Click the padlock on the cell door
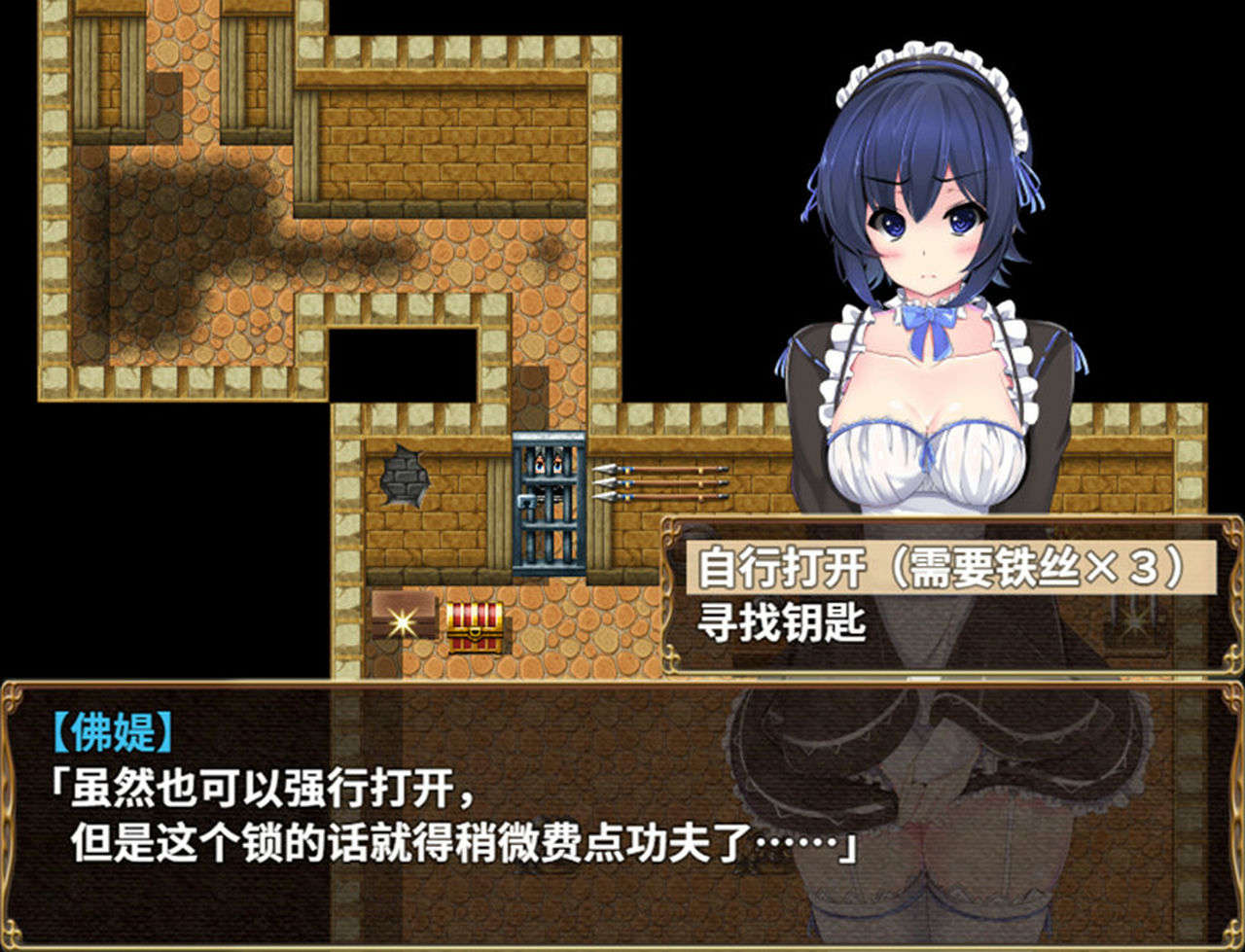Image resolution: width=1245 pixels, height=952 pixels. pyautogui.click(x=526, y=503)
